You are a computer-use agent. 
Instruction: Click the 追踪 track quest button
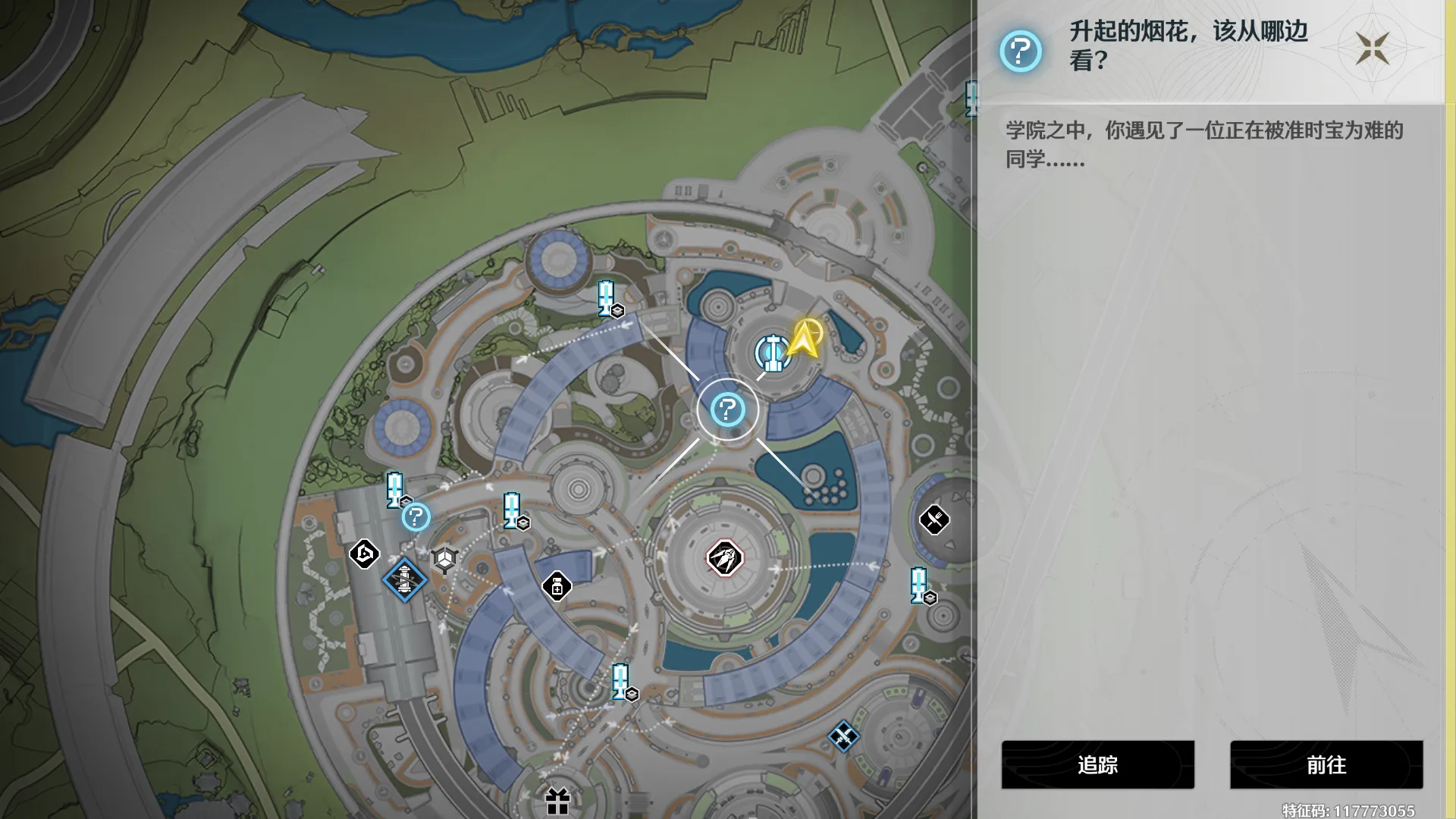coord(1097,764)
